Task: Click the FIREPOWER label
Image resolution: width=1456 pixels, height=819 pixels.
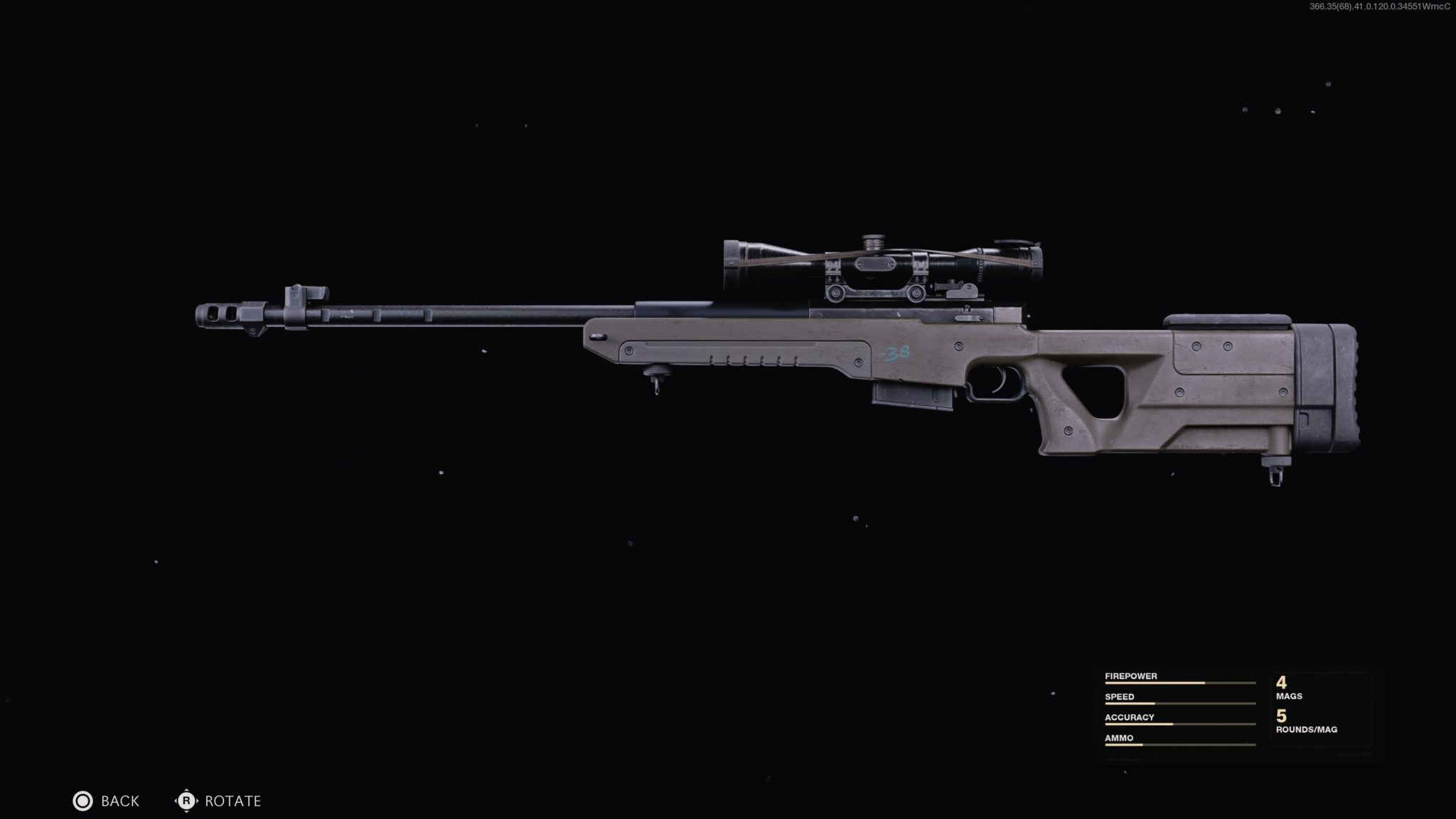Action: pos(1130,675)
